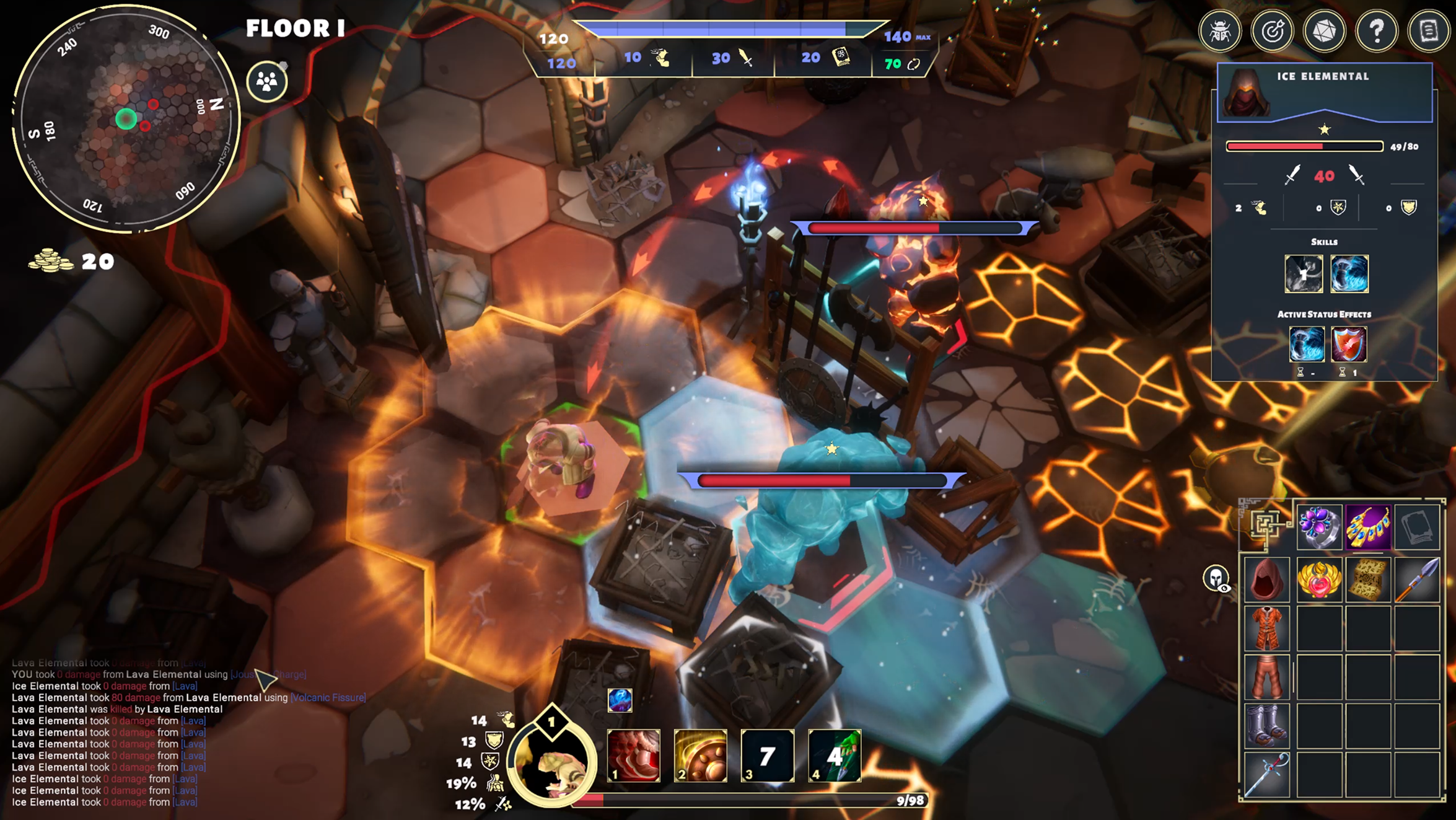Click the circular compass minimap
Viewport: 1456px width, 820px height.
point(126,119)
